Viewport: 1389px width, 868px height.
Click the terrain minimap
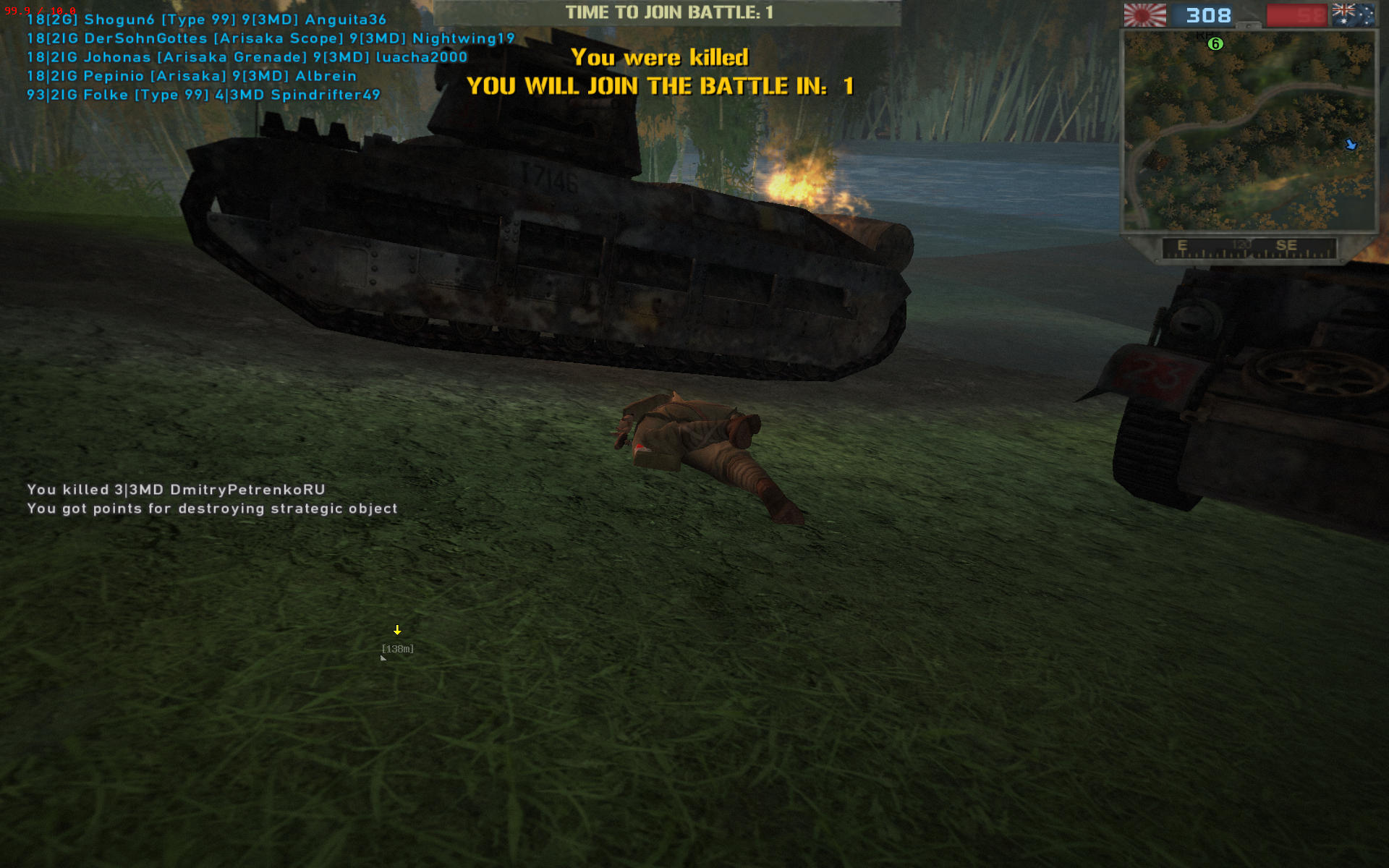(x=1248, y=130)
